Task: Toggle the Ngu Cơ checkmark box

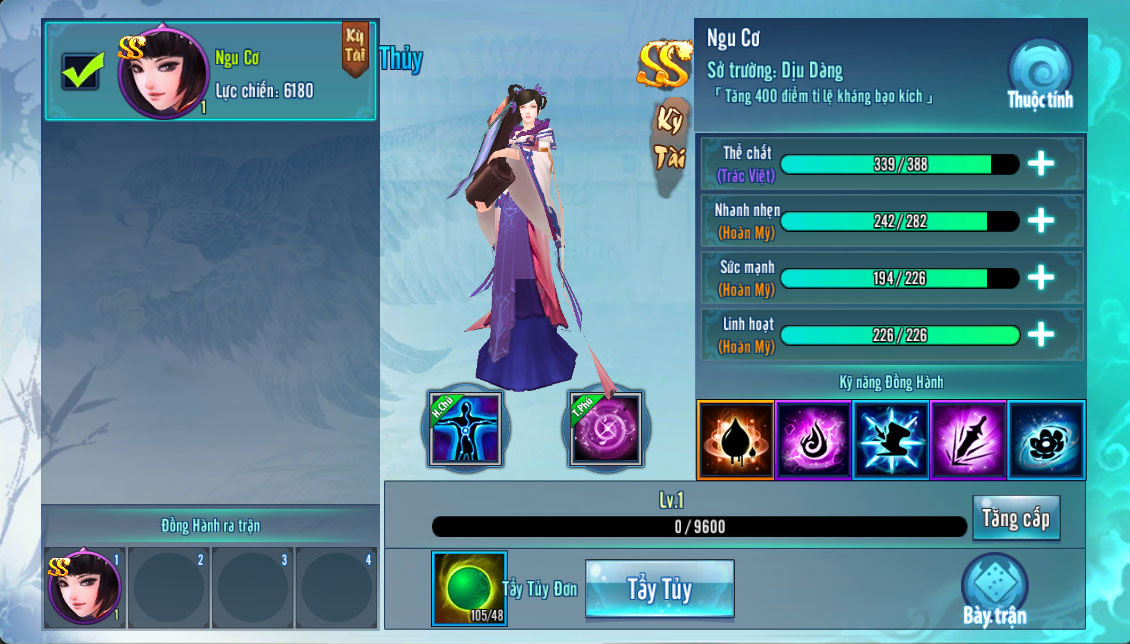Action: [80, 70]
